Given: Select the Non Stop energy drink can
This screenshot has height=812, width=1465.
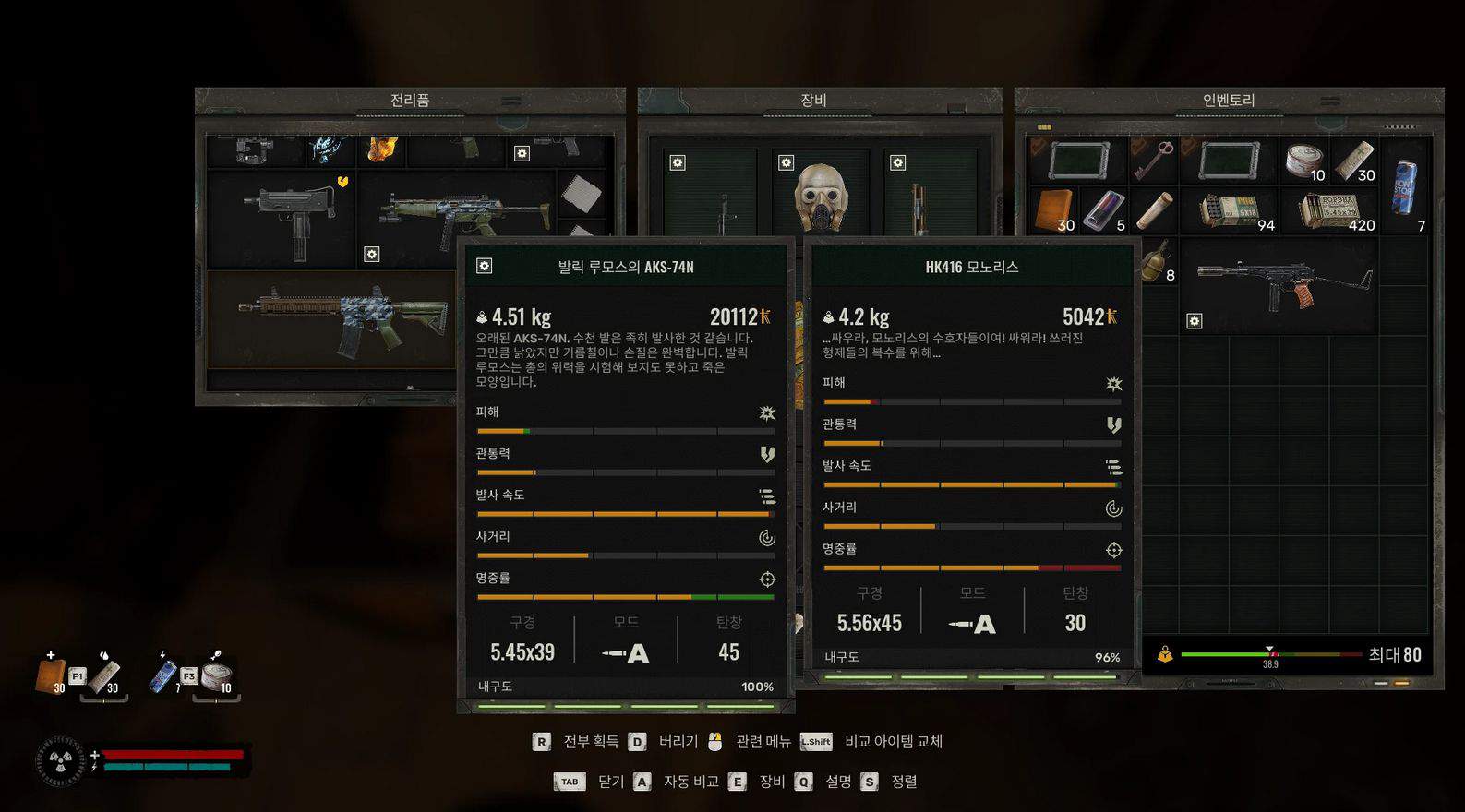Looking at the screenshot, I should tap(1404, 187).
